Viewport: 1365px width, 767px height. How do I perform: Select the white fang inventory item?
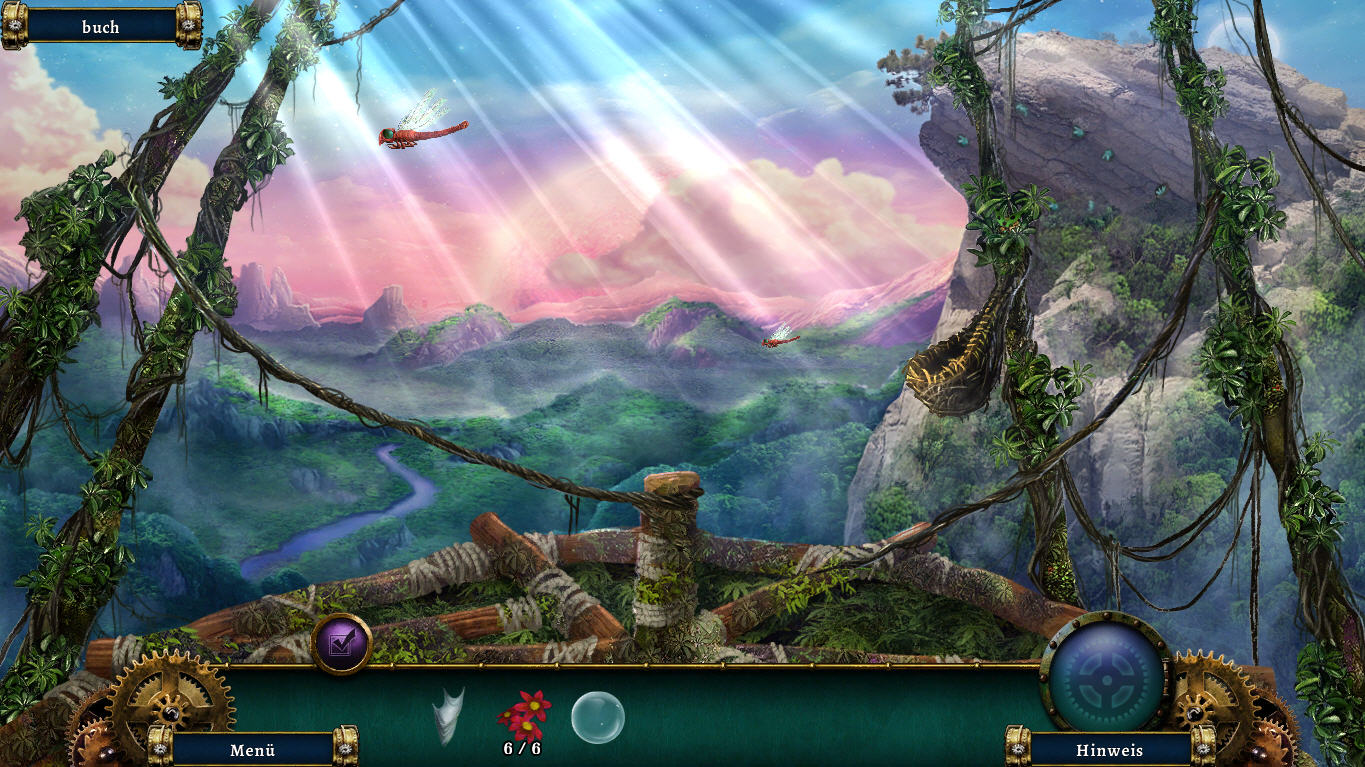449,715
